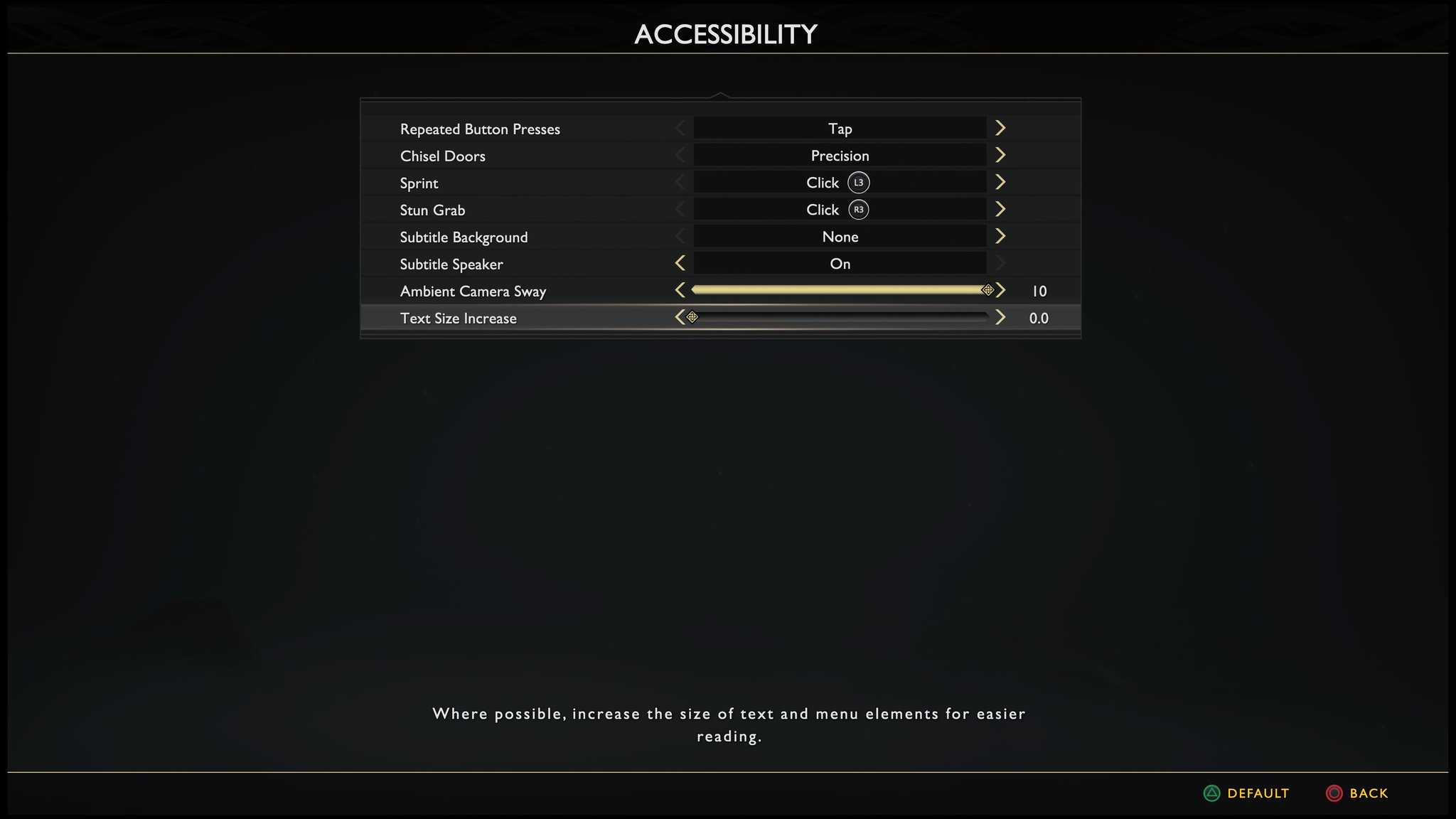The image size is (1456, 819).
Task: Turn Subtitle Speaker off with left arrow
Action: pyautogui.click(x=680, y=263)
